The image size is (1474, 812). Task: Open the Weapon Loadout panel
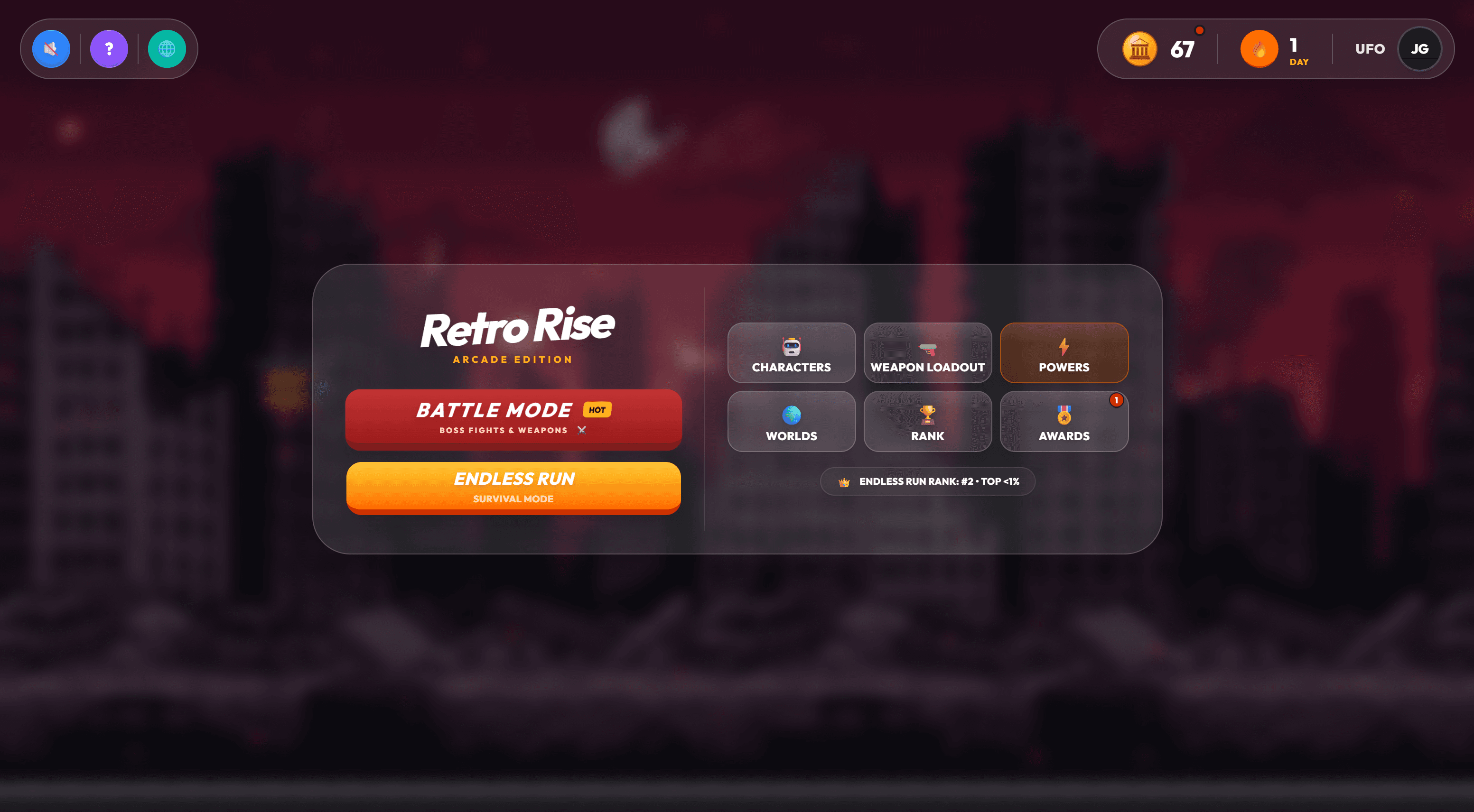pyautogui.click(x=928, y=353)
